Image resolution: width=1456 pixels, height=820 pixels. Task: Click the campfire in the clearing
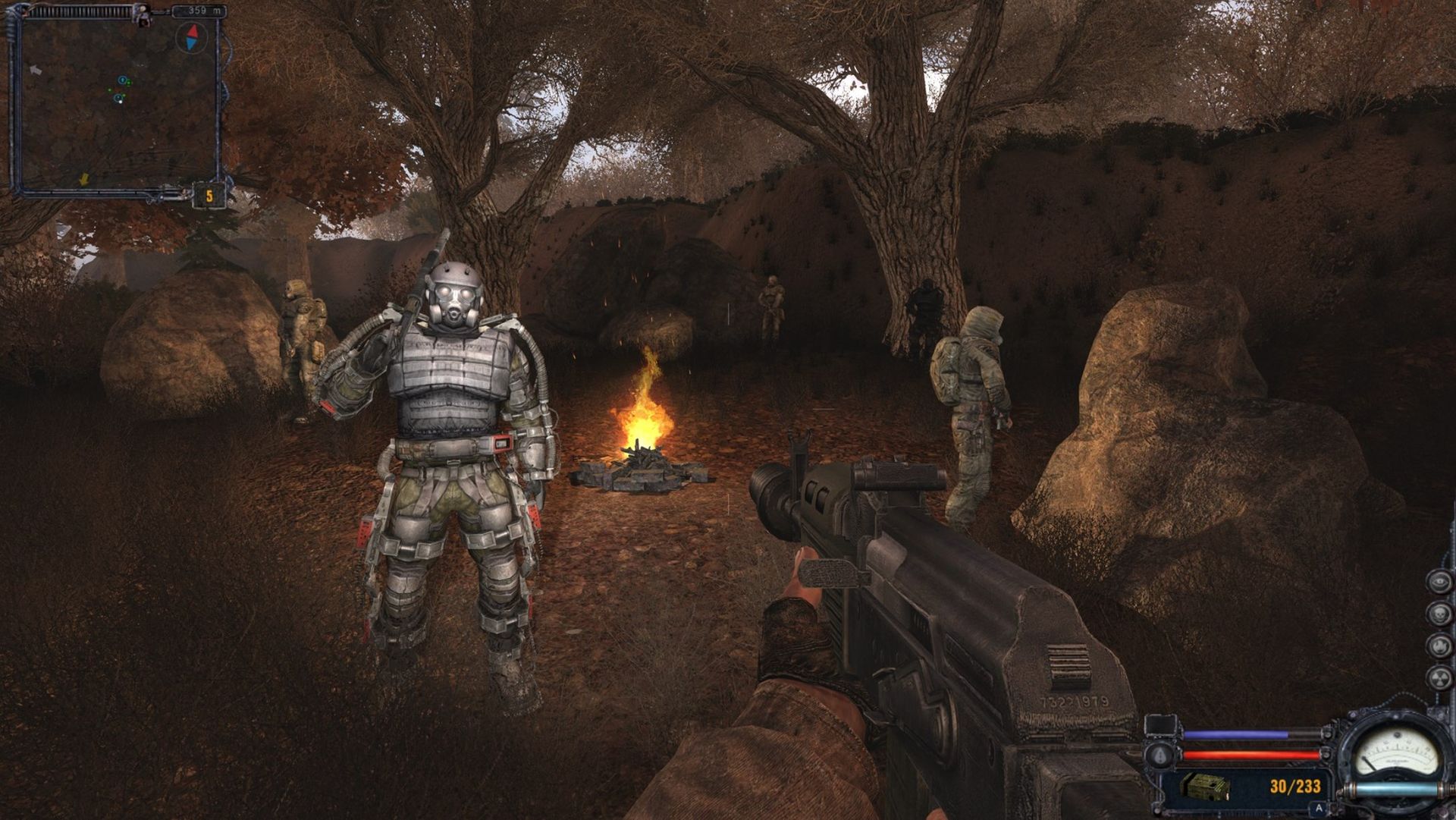point(646,436)
